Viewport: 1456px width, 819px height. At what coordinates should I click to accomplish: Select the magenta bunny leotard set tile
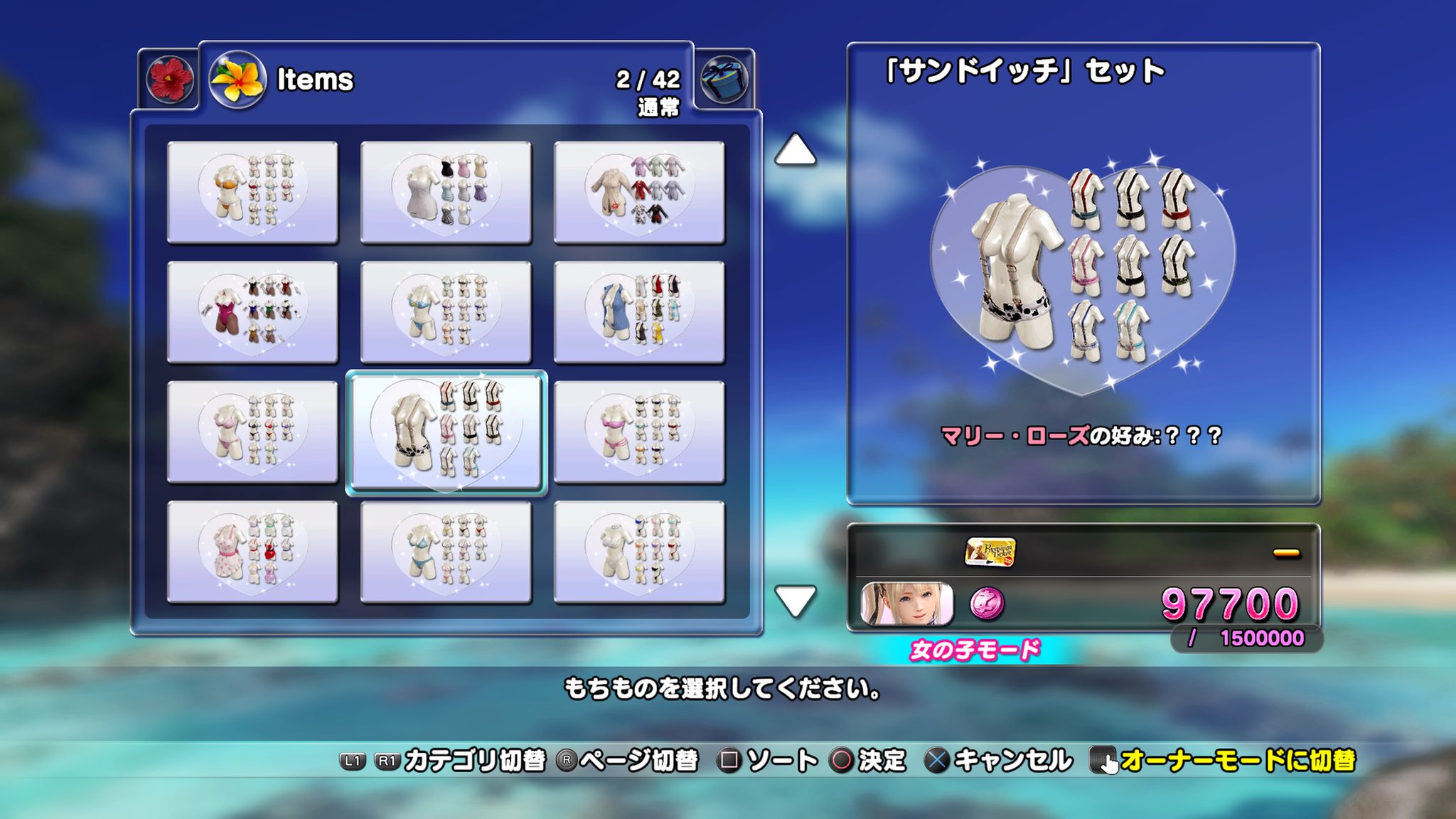click(x=252, y=312)
